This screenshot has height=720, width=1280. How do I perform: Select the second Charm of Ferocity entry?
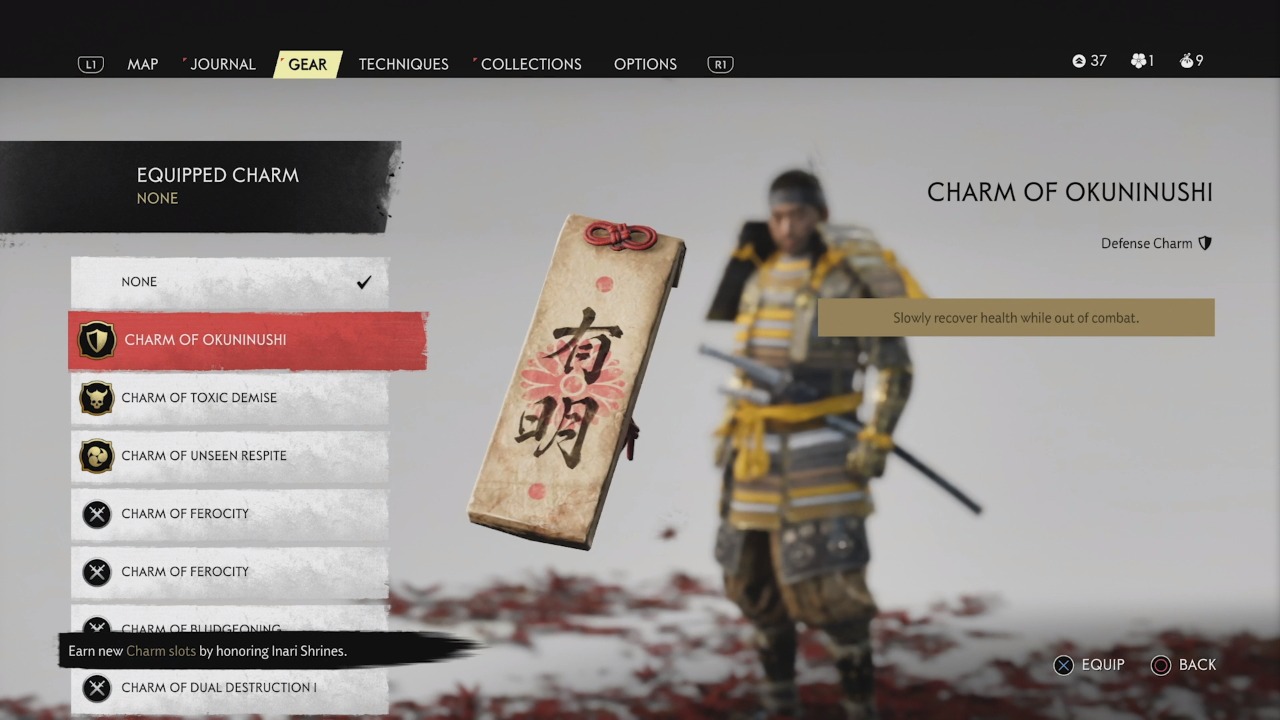click(x=230, y=571)
